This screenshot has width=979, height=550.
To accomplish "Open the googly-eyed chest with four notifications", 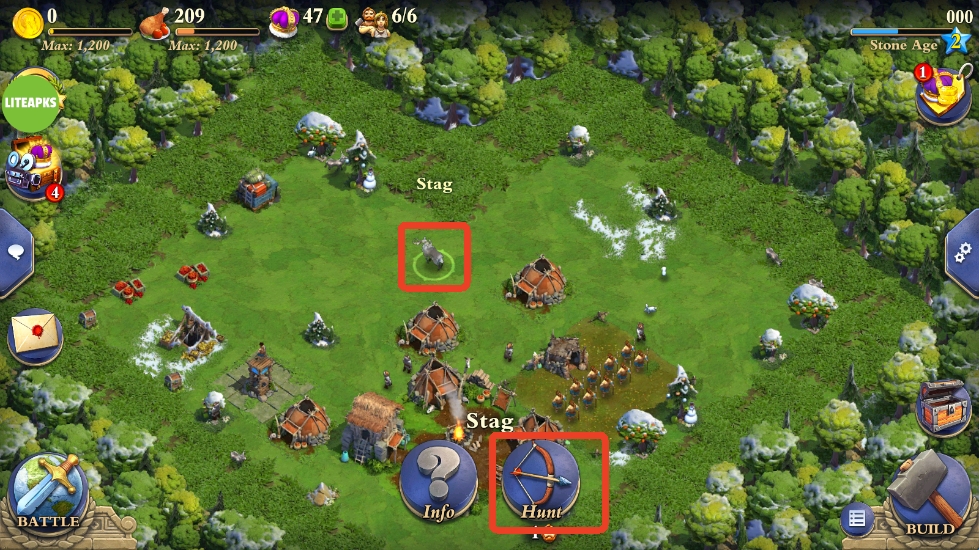I will pyautogui.click(x=33, y=167).
